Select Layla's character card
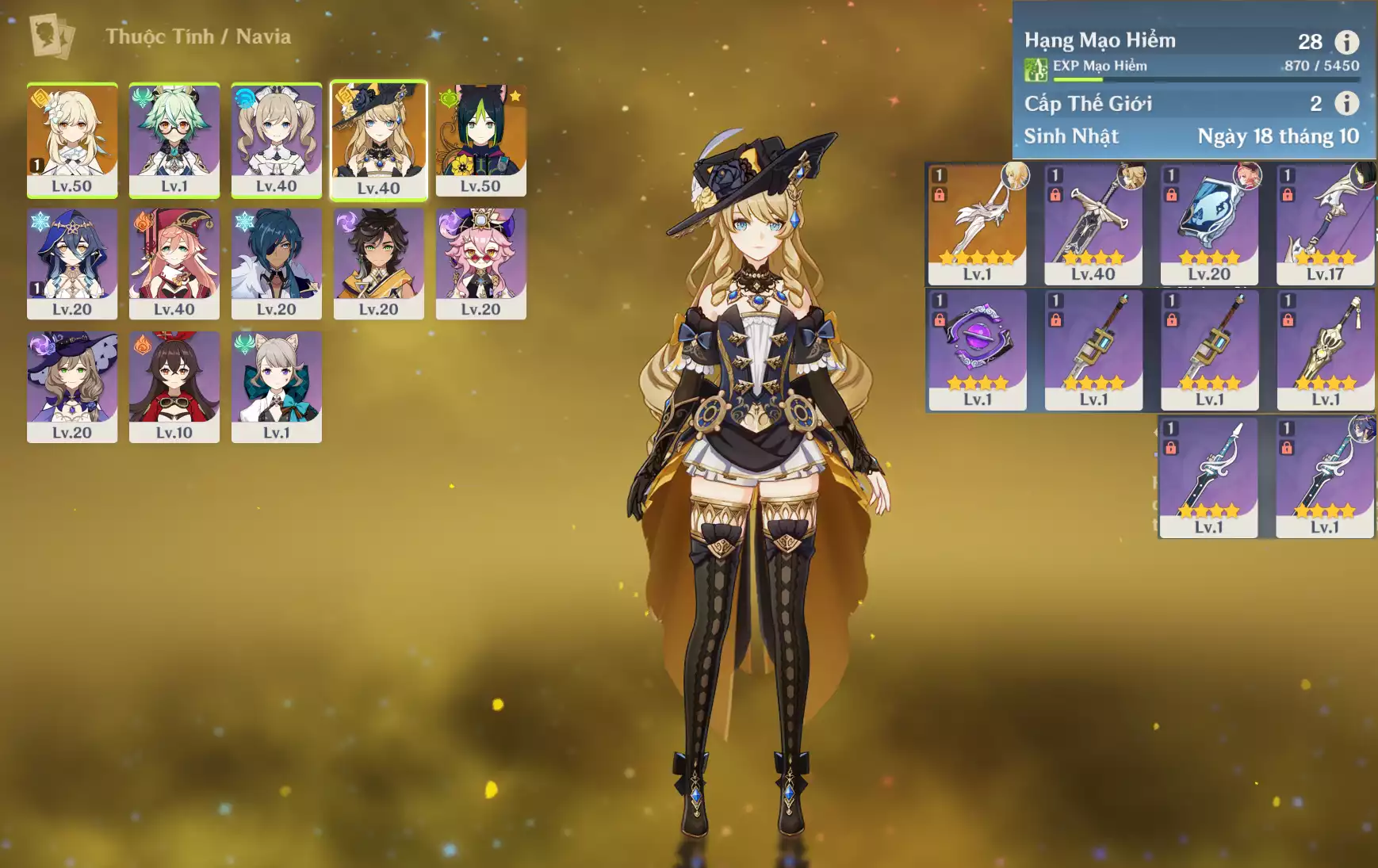Viewport: 1378px width, 868px height. (x=72, y=263)
